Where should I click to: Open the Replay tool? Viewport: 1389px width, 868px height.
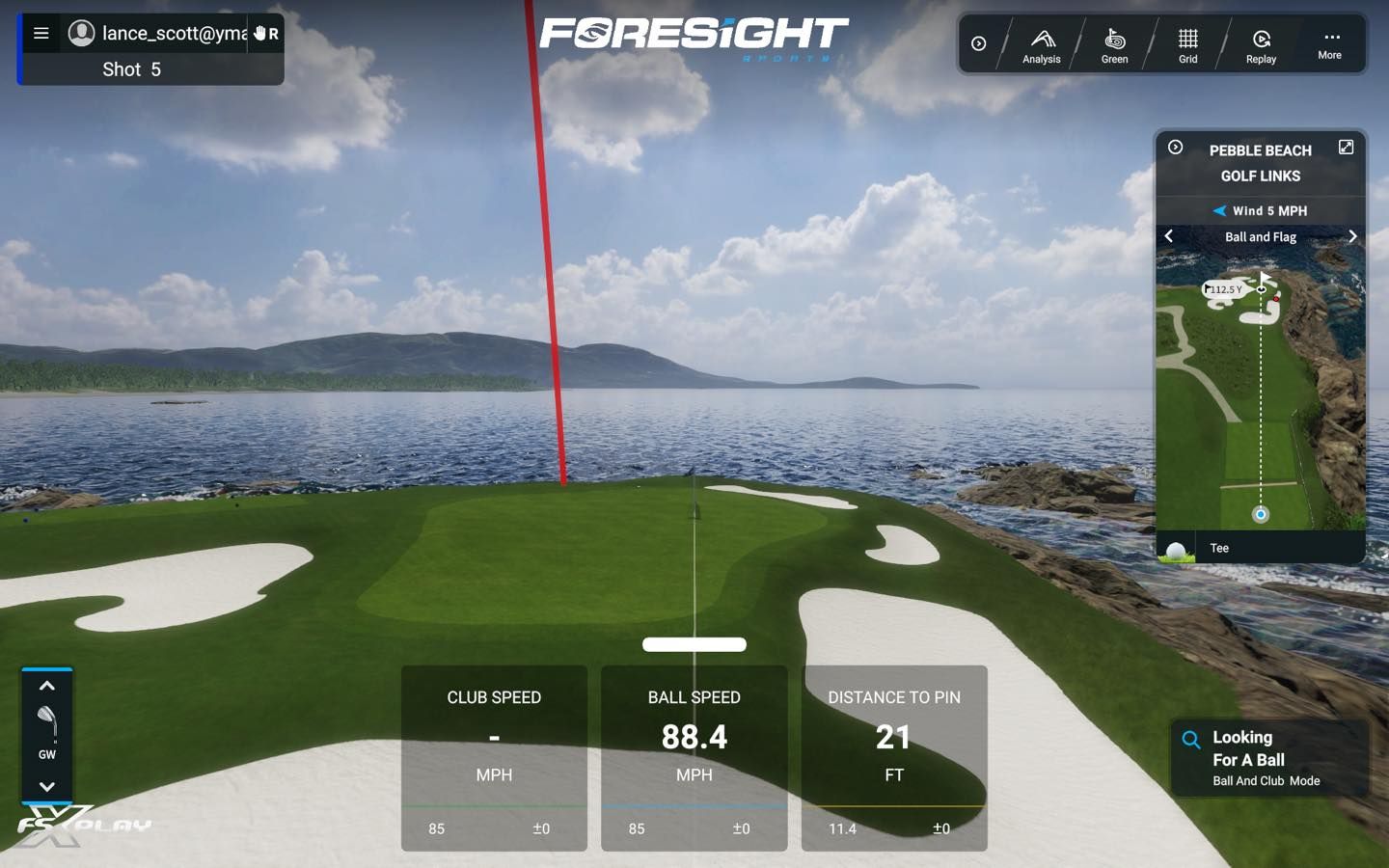(1261, 44)
